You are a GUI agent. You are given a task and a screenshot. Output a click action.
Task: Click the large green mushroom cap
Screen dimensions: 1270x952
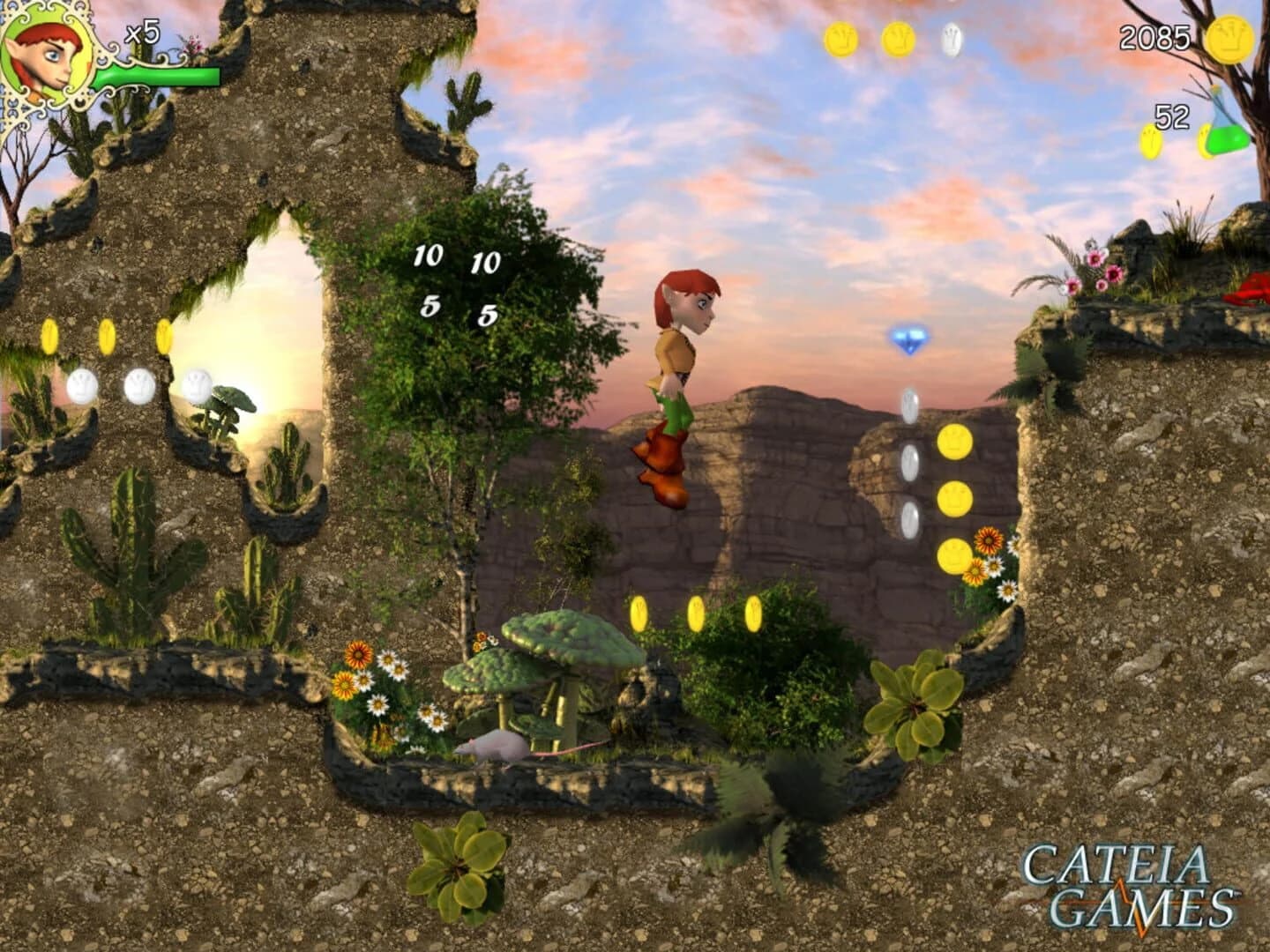[564, 639]
